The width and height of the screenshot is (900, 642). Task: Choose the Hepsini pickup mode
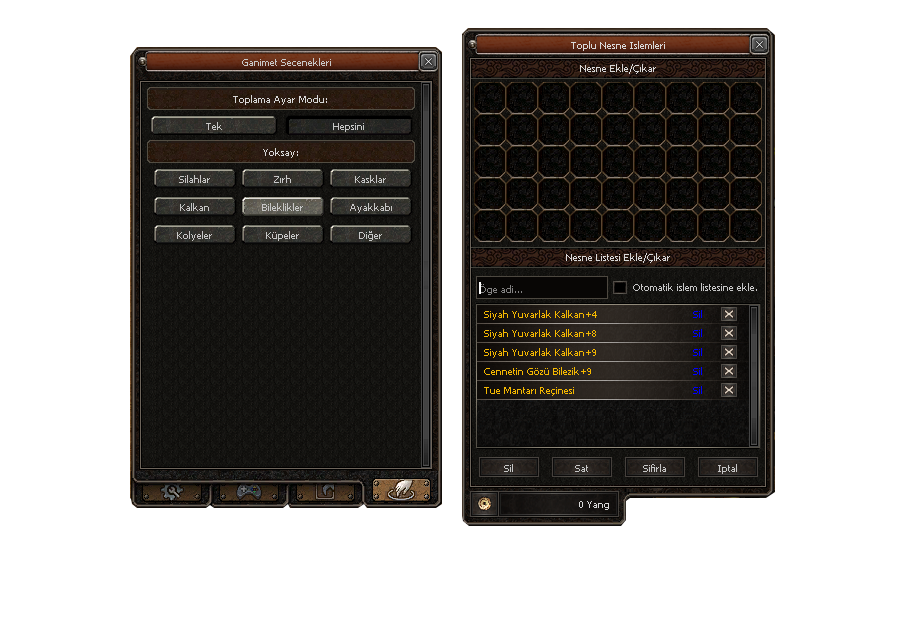349,127
